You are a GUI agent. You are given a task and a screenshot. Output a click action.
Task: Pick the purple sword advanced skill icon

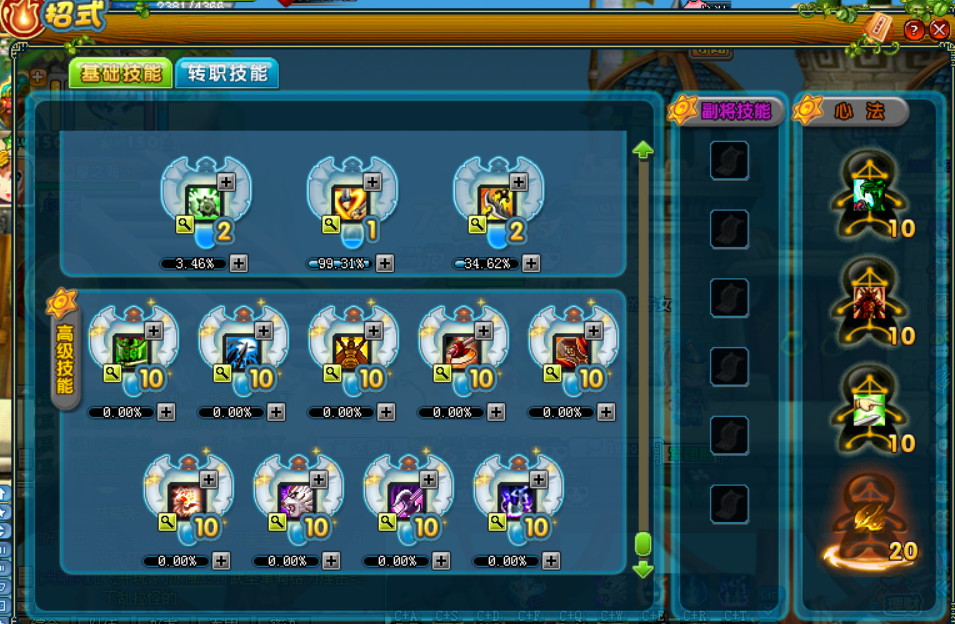(408, 498)
